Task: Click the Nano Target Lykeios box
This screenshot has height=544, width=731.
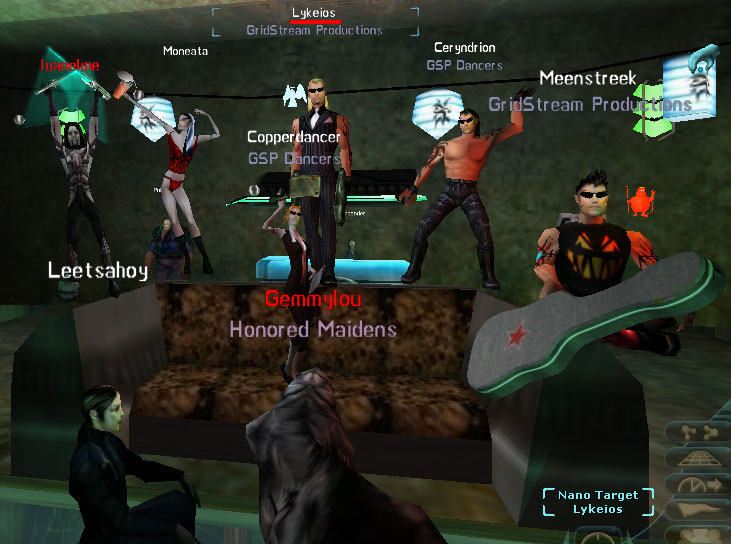Action: point(598,502)
